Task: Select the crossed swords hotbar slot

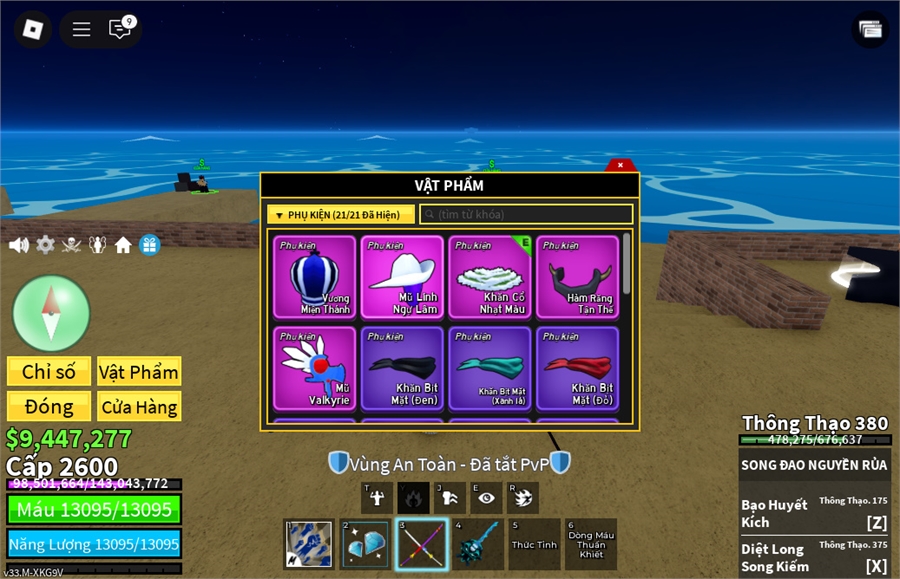Action: pyautogui.click(x=421, y=545)
